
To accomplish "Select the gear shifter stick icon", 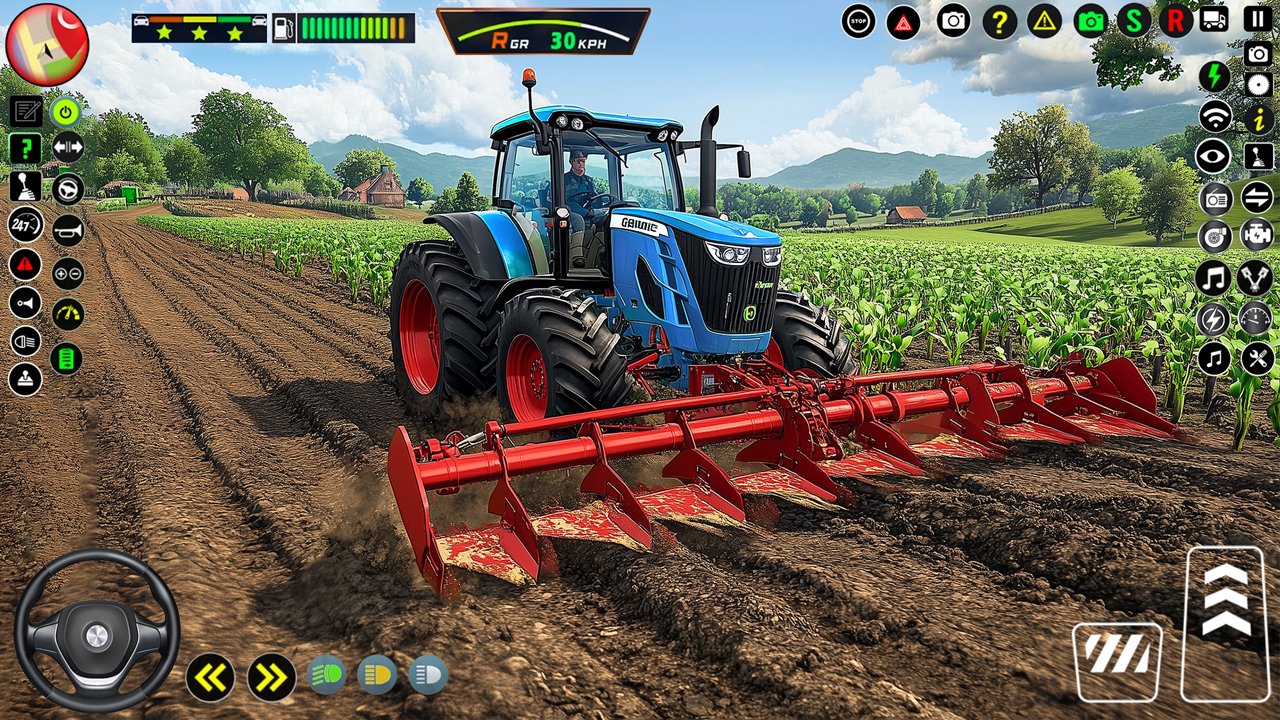I will (x=26, y=188).
